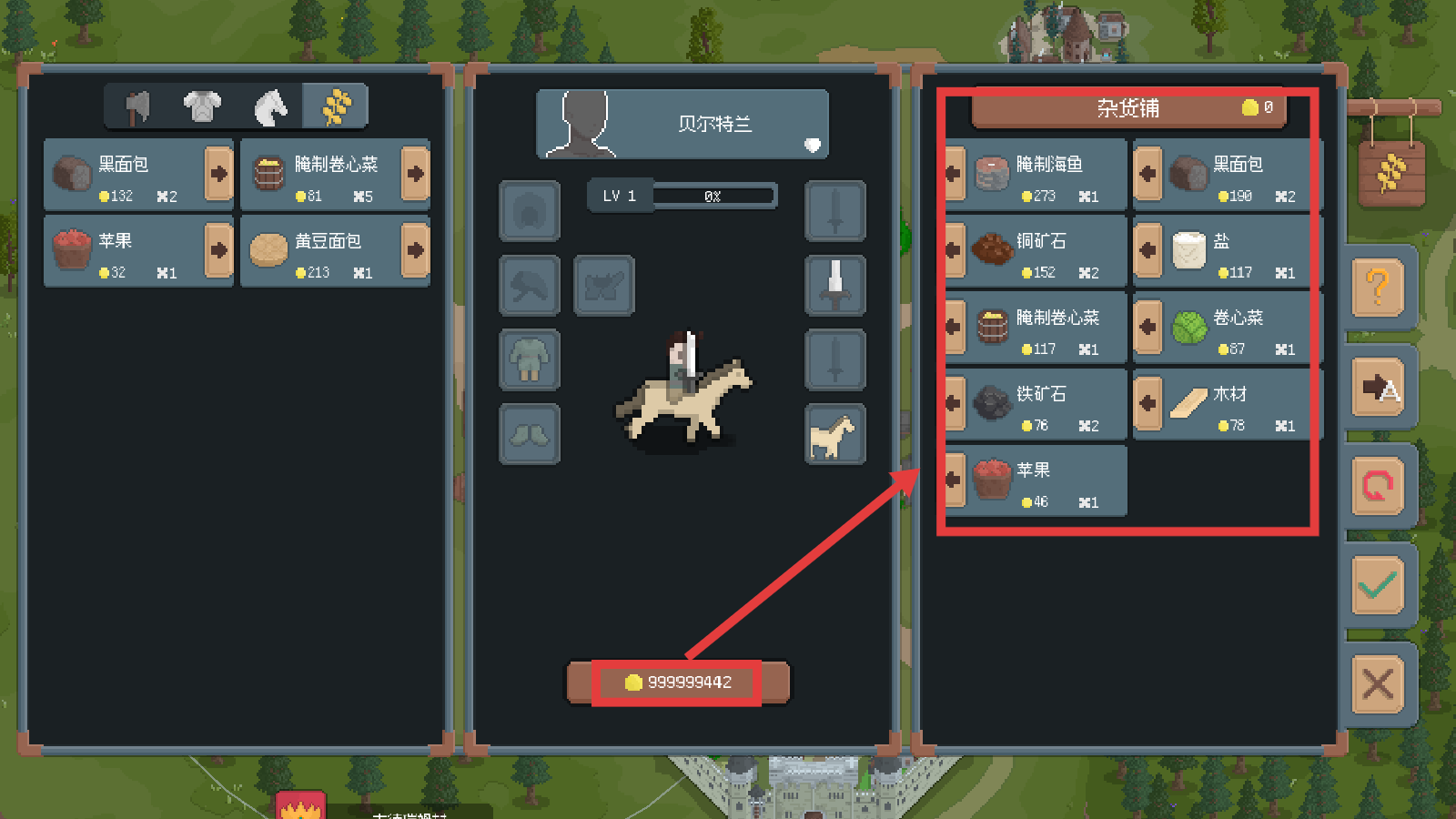Viewport: 1456px width, 819px height.
Task: Select the equipped sword slot
Action: 834,285
